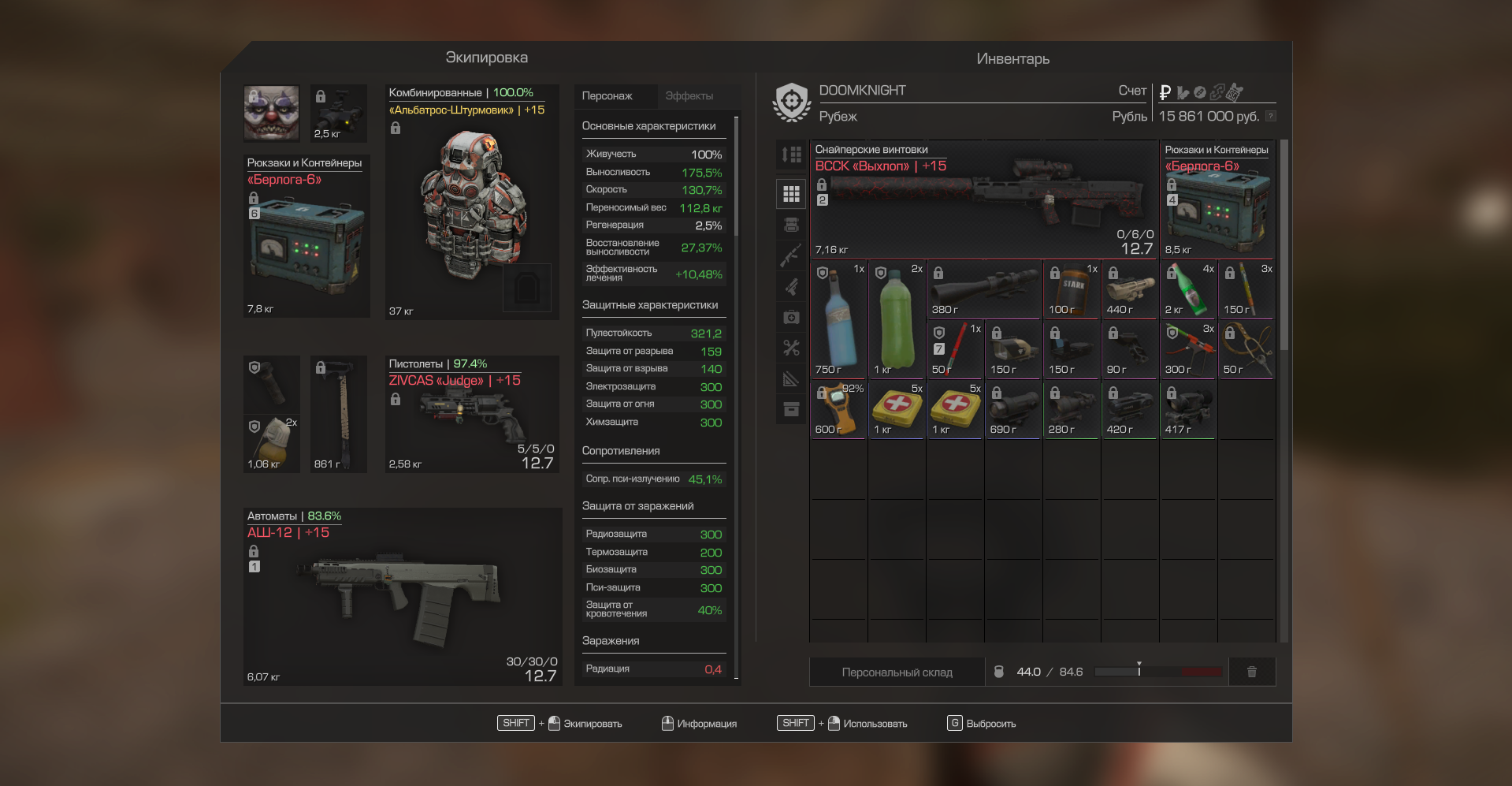
Task: Select the Персонаж tab
Action: (x=607, y=96)
